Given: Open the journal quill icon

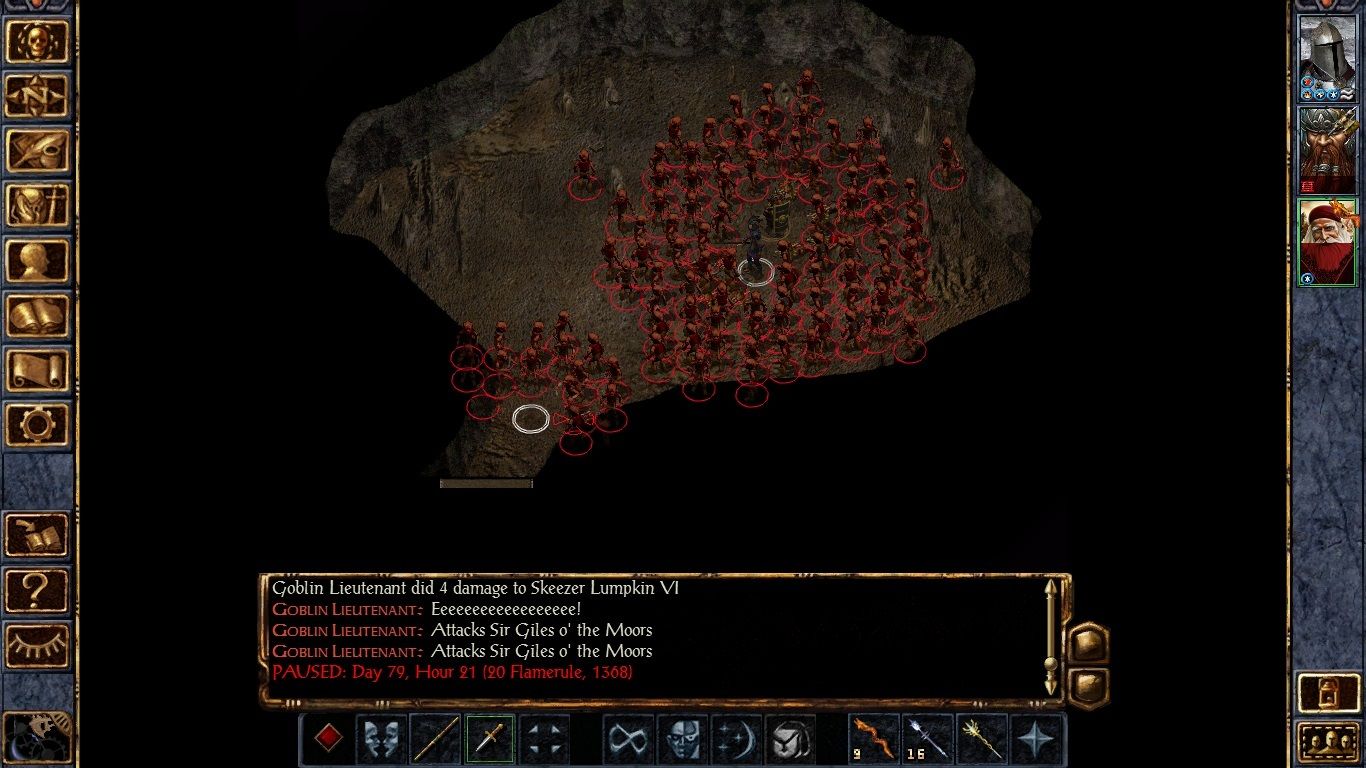Looking at the screenshot, I should pyautogui.click(x=37, y=151).
